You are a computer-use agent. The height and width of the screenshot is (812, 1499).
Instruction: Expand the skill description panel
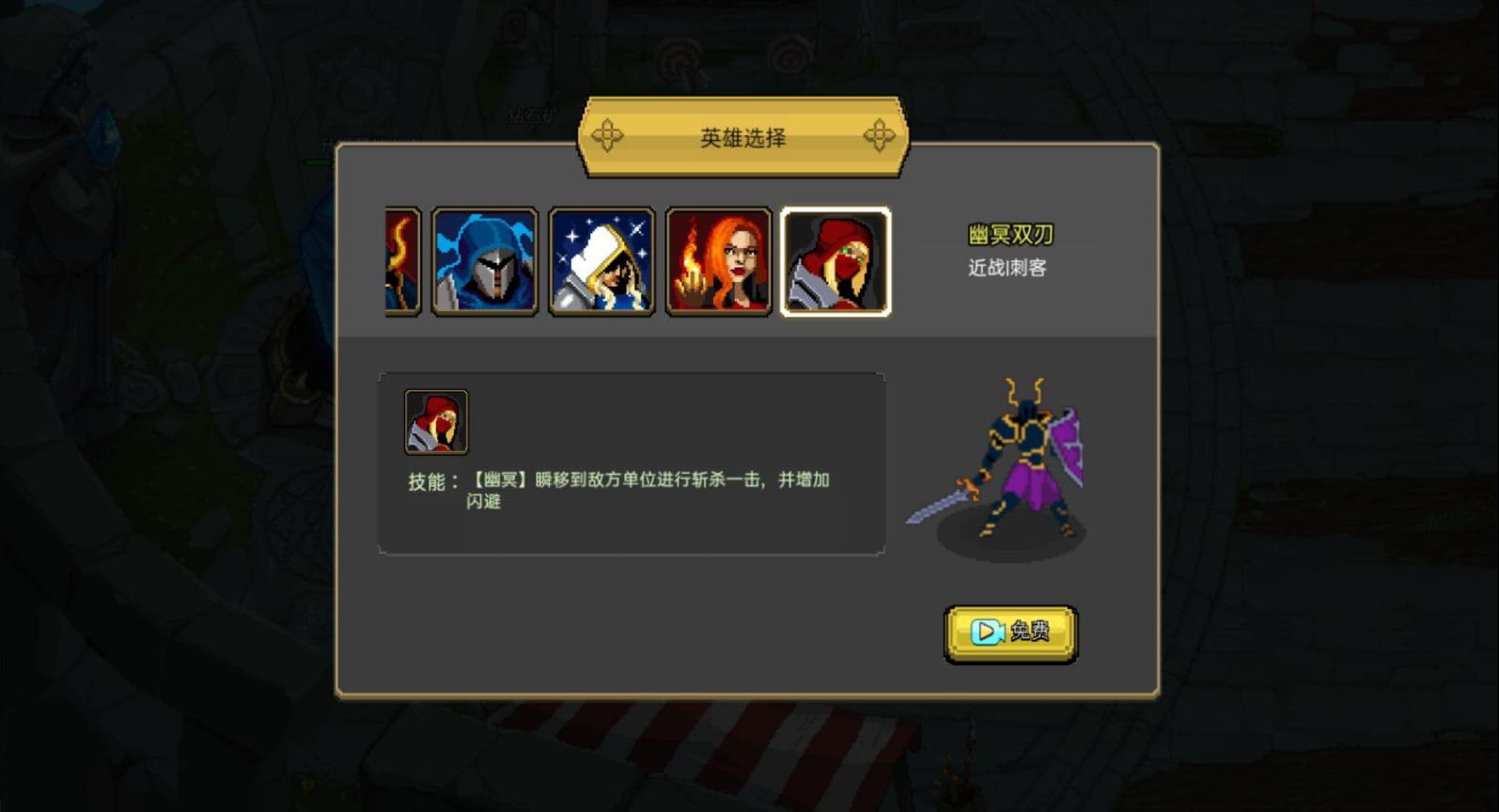point(632,461)
